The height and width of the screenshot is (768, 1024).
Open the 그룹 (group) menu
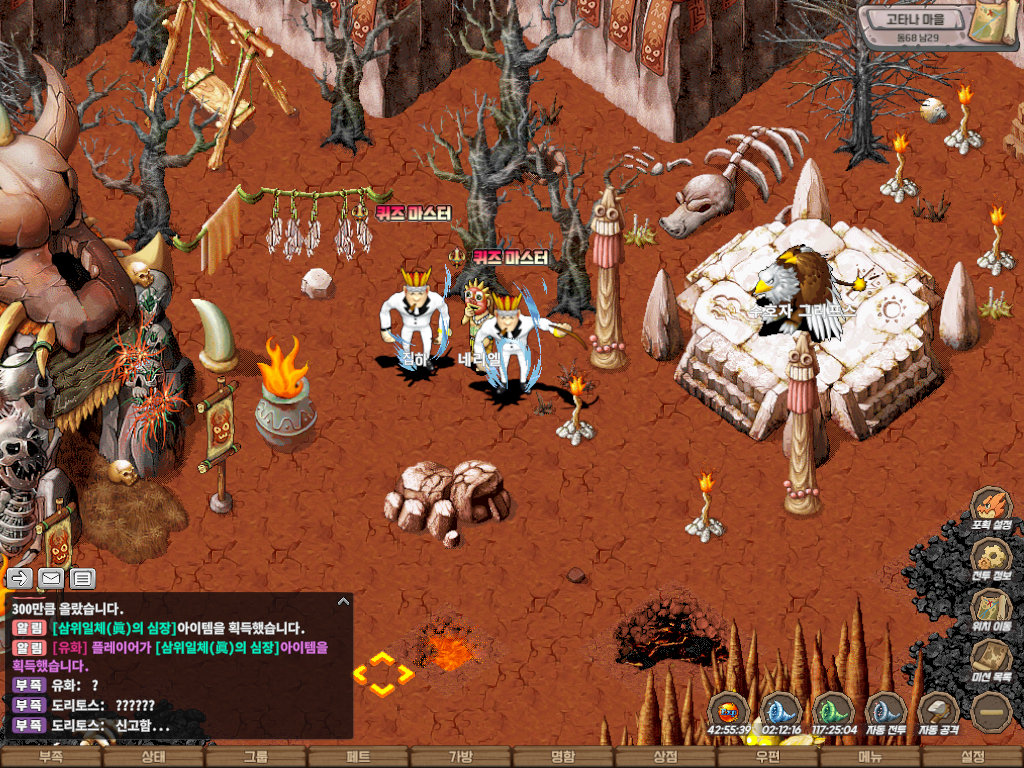click(256, 757)
